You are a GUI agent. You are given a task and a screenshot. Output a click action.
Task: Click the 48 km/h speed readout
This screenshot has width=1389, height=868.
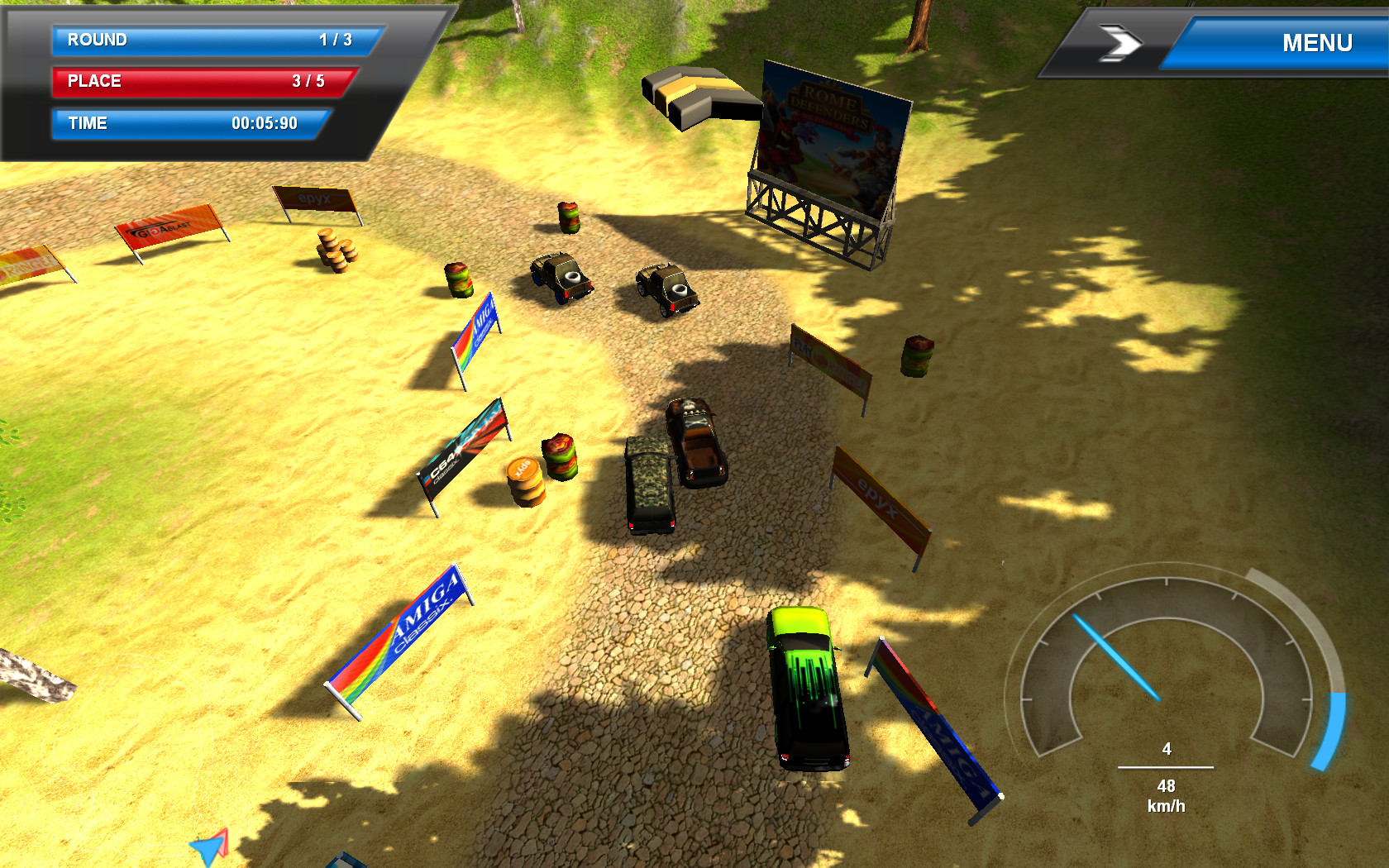coord(1167,792)
